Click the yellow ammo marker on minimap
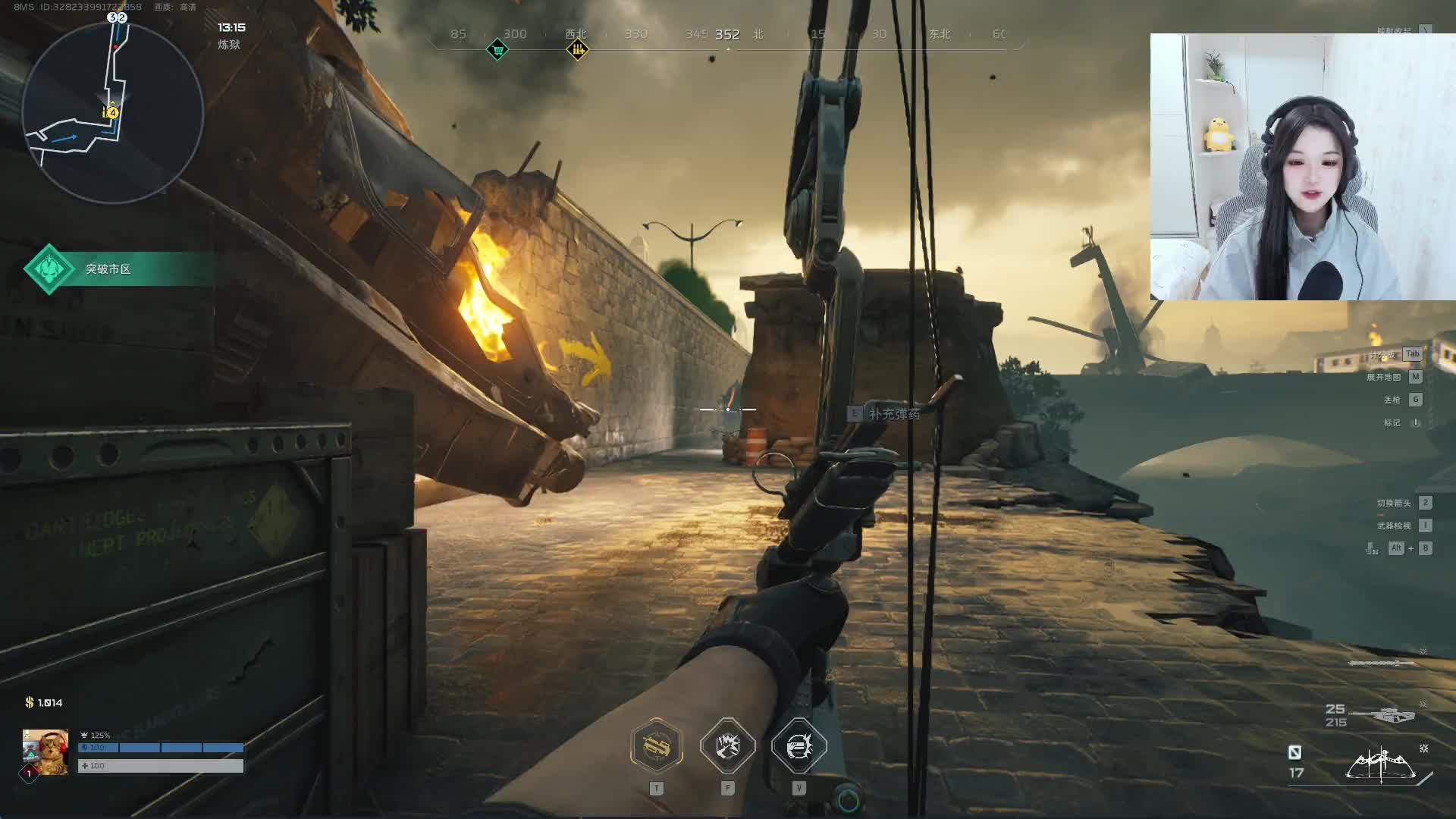This screenshot has height=819, width=1456. click(111, 113)
